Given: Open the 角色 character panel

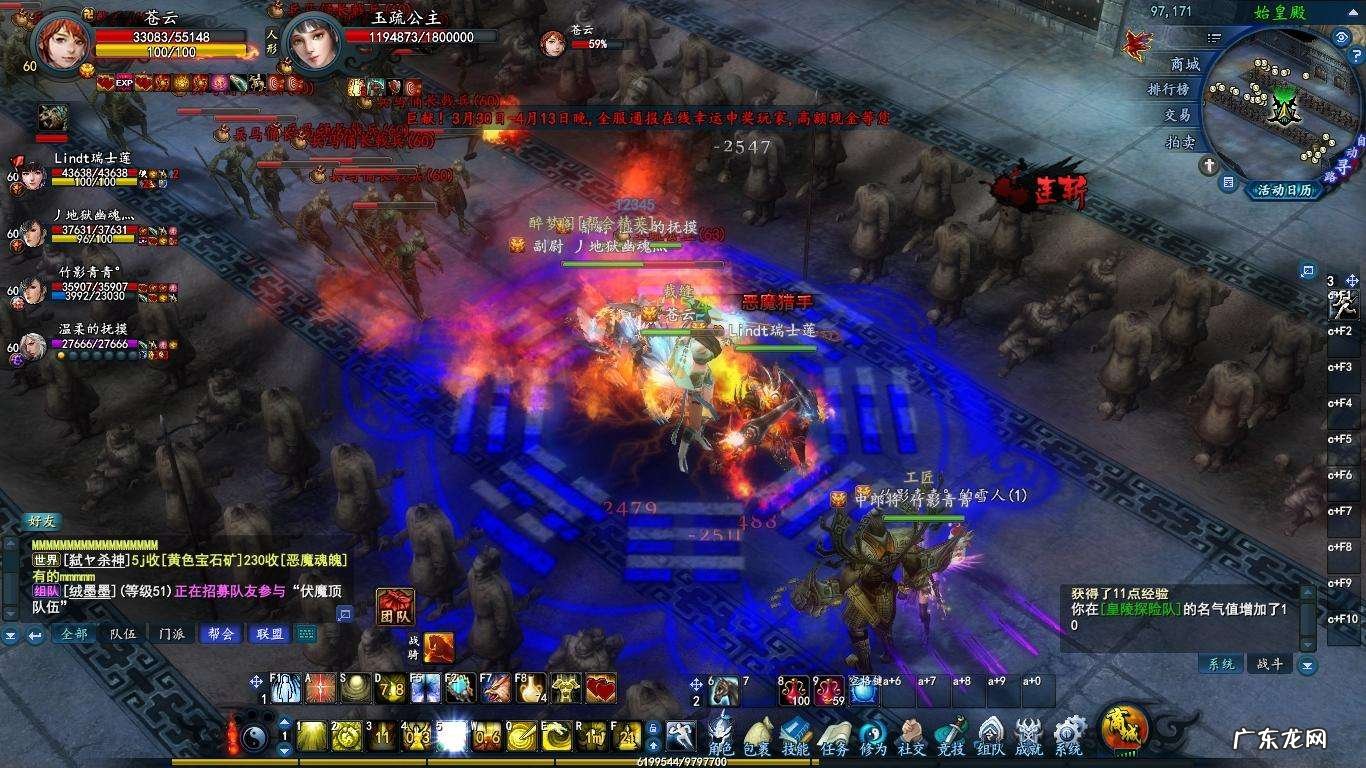Looking at the screenshot, I should point(720,735).
